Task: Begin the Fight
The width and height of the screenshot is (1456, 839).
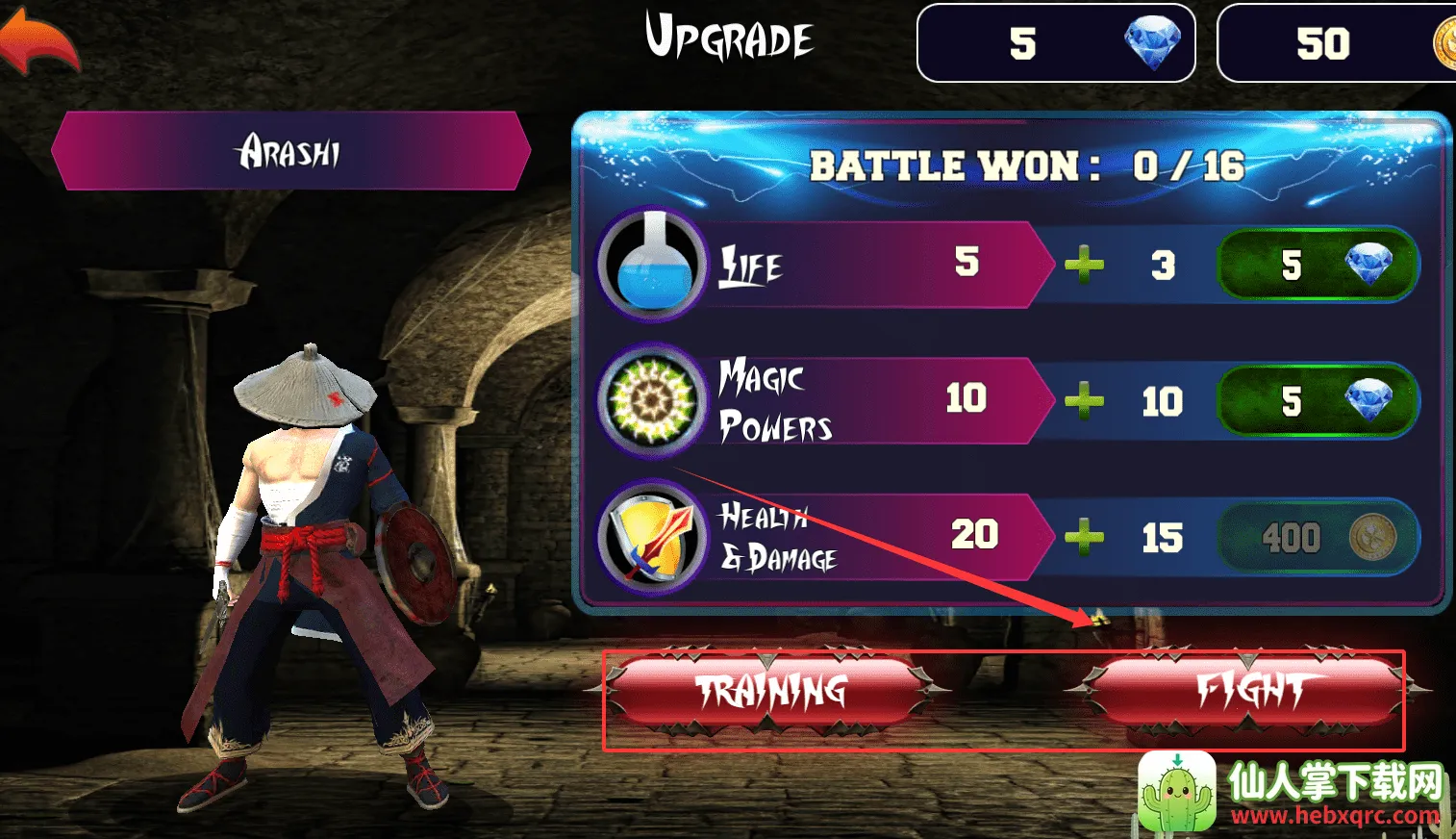Action: tap(1248, 691)
